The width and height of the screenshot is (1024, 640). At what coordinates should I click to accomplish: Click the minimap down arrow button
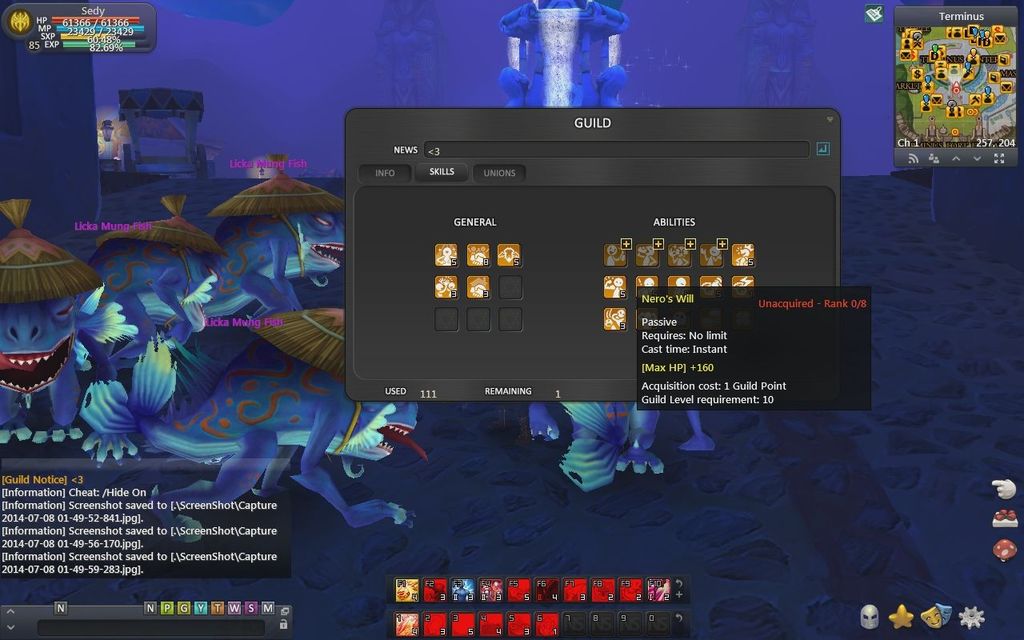click(x=977, y=158)
